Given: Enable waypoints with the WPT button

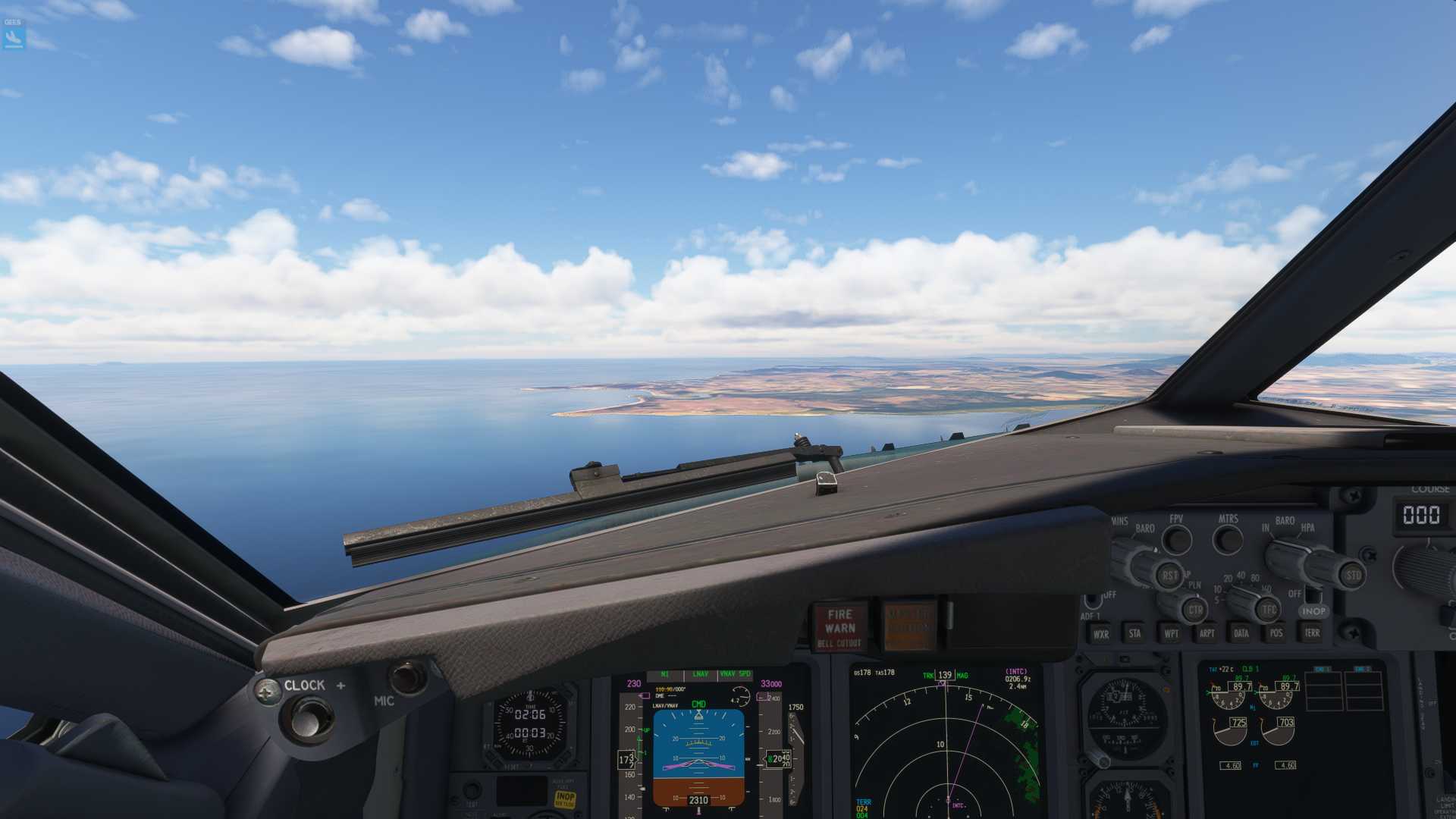Looking at the screenshot, I should (1171, 633).
